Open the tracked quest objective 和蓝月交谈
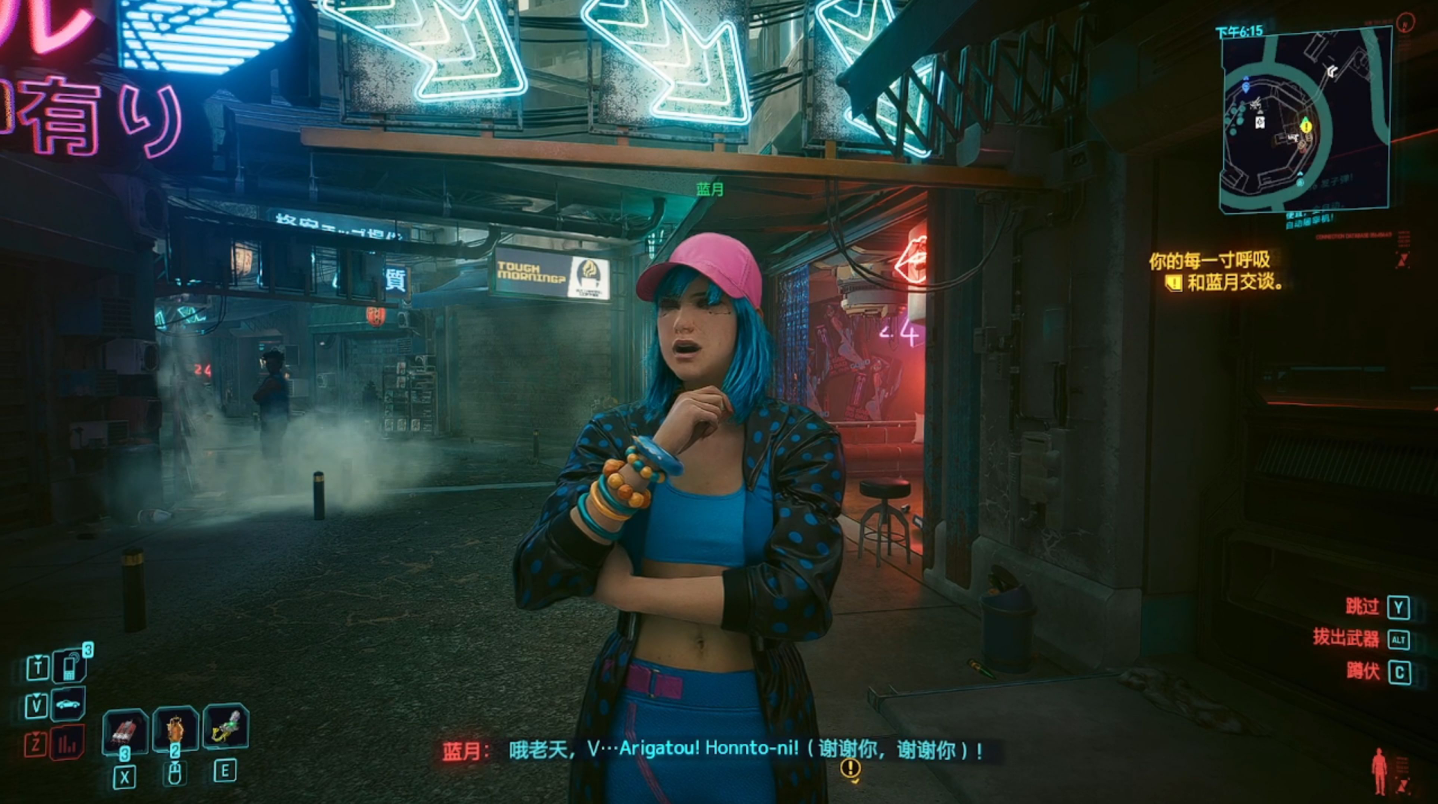 pos(1236,283)
